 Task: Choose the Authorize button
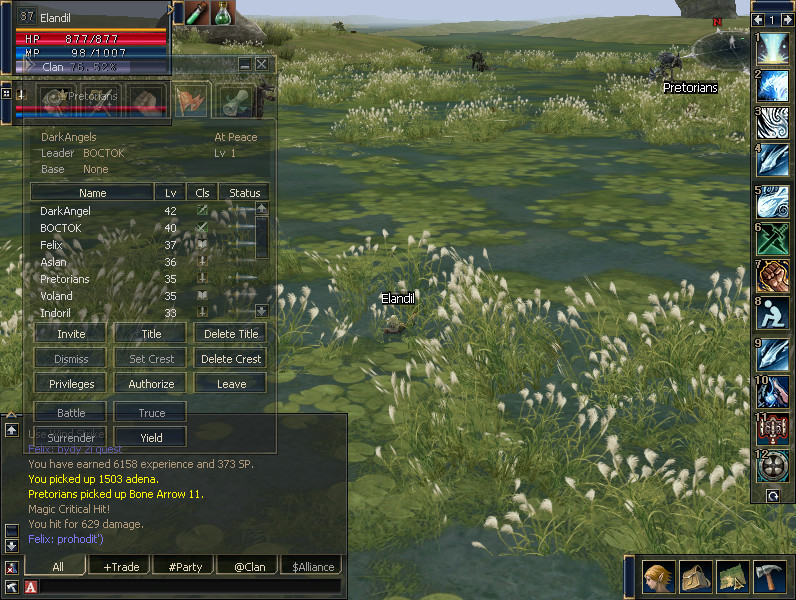pyautogui.click(x=151, y=384)
